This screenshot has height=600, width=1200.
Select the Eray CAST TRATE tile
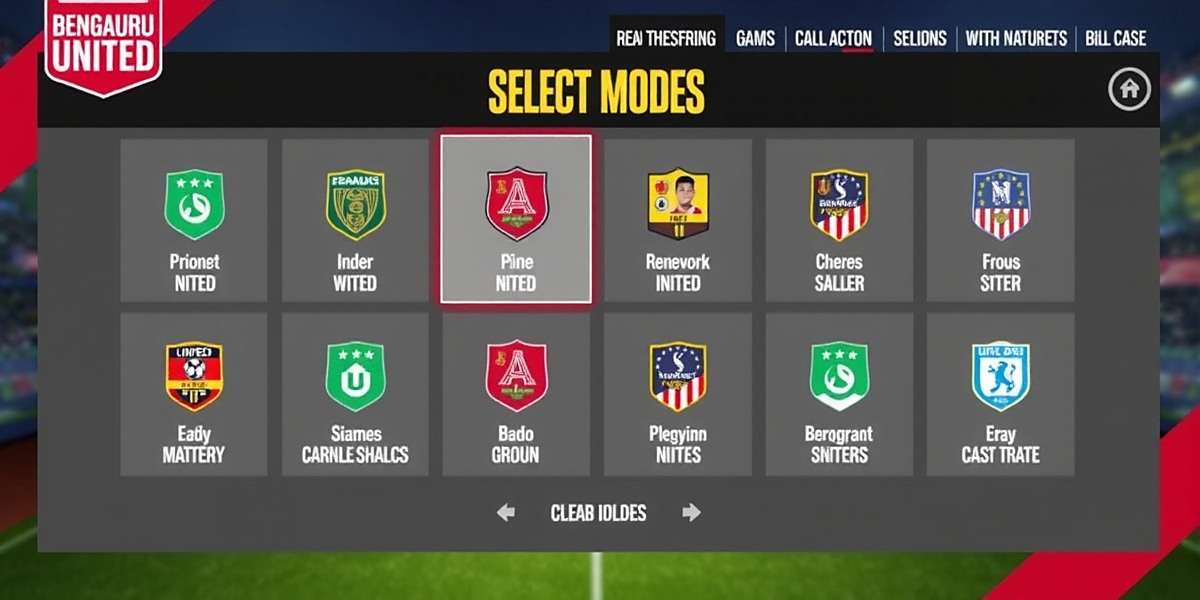point(1000,395)
